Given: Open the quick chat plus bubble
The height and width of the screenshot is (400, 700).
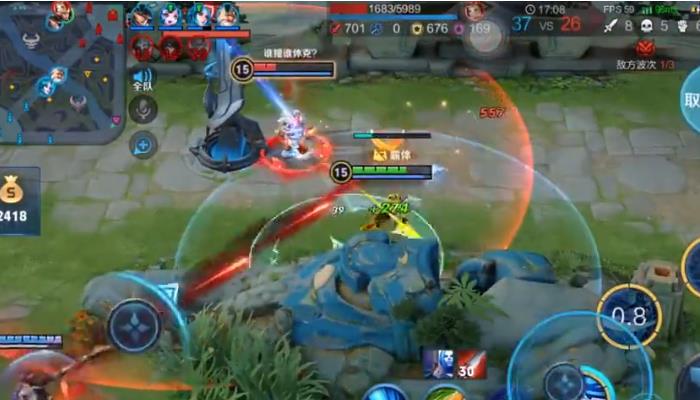Looking at the screenshot, I should (x=143, y=145).
